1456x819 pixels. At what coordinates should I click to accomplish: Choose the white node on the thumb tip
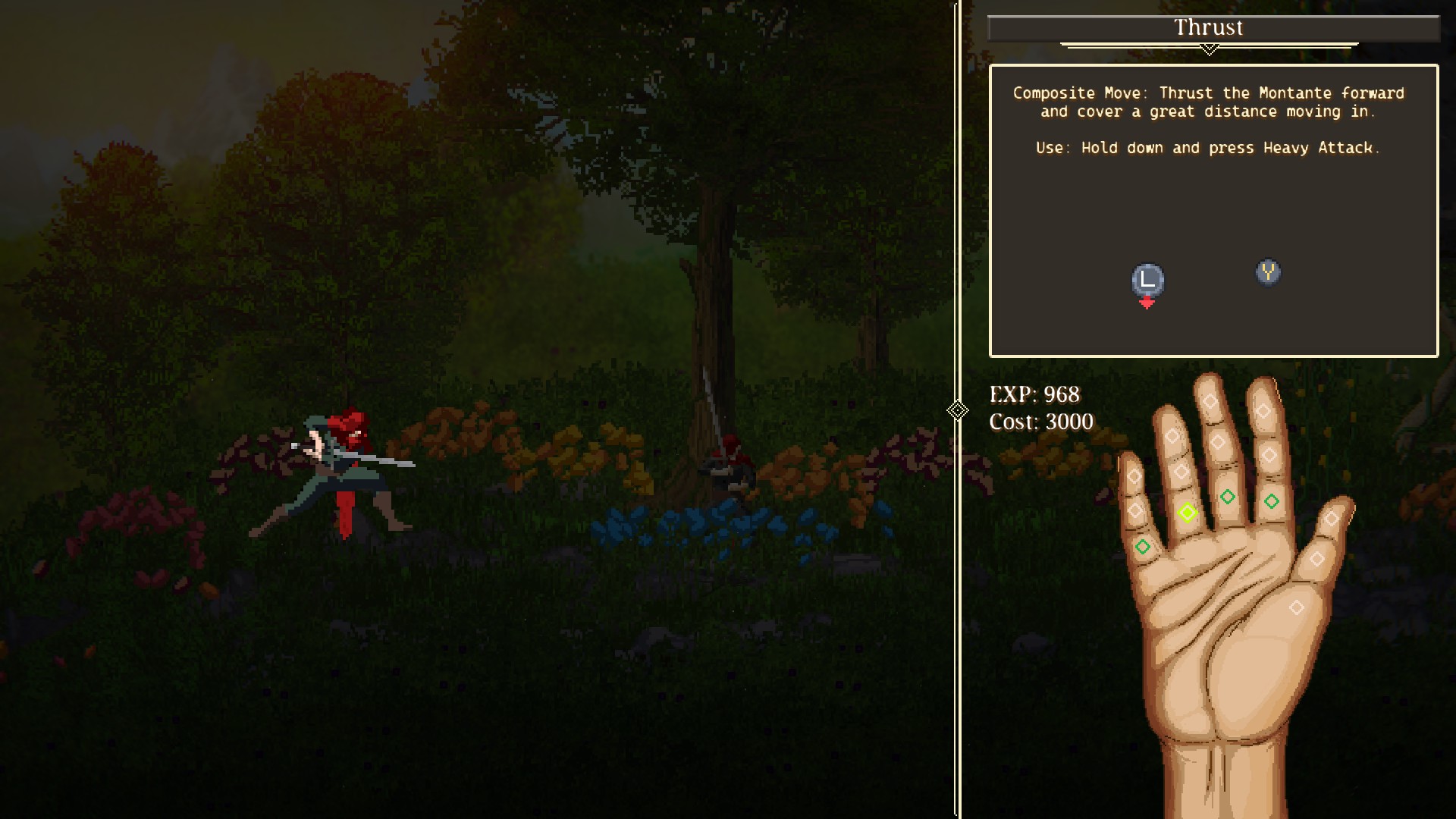click(1332, 519)
